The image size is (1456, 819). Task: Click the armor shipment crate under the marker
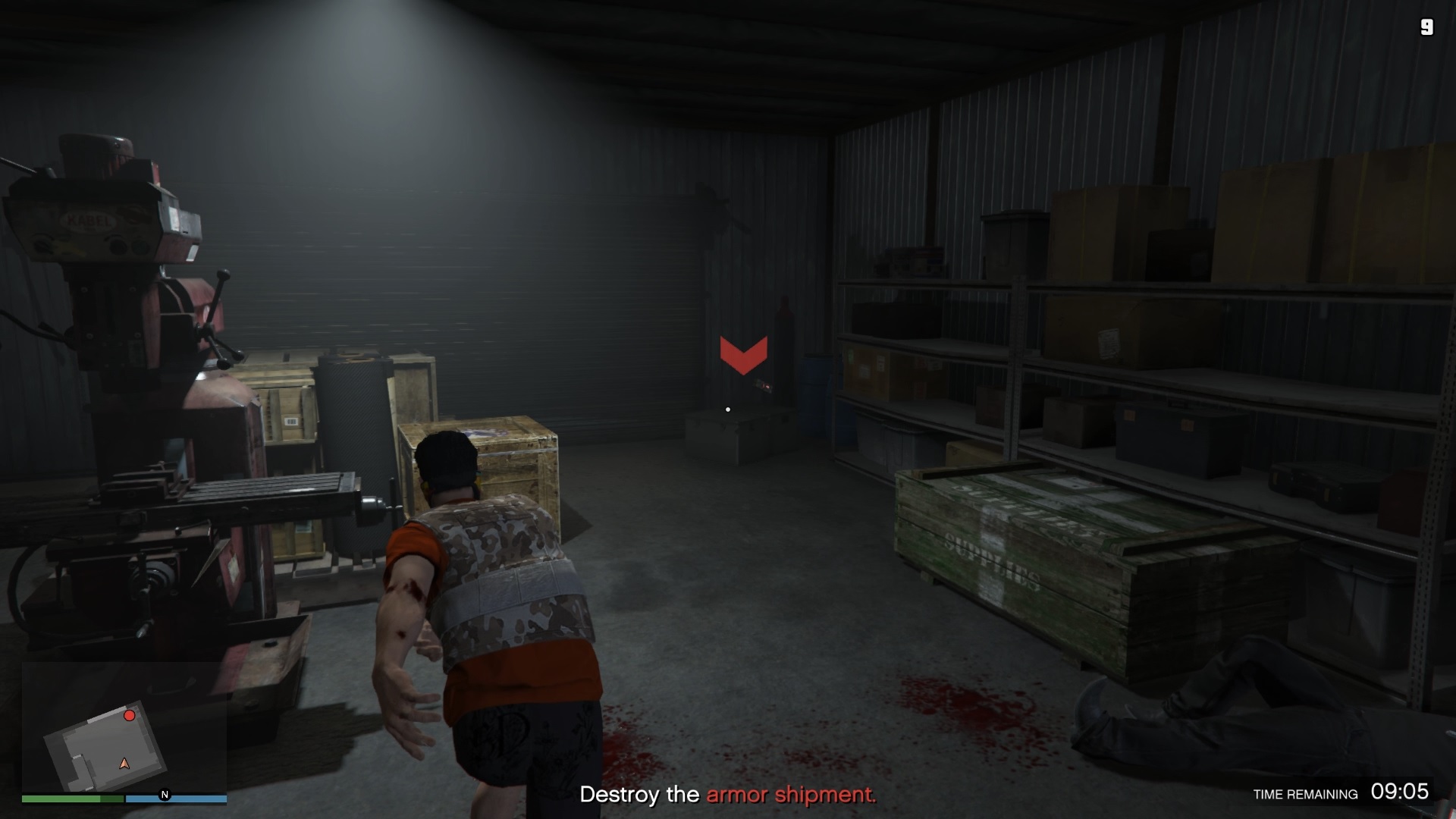pos(739,436)
